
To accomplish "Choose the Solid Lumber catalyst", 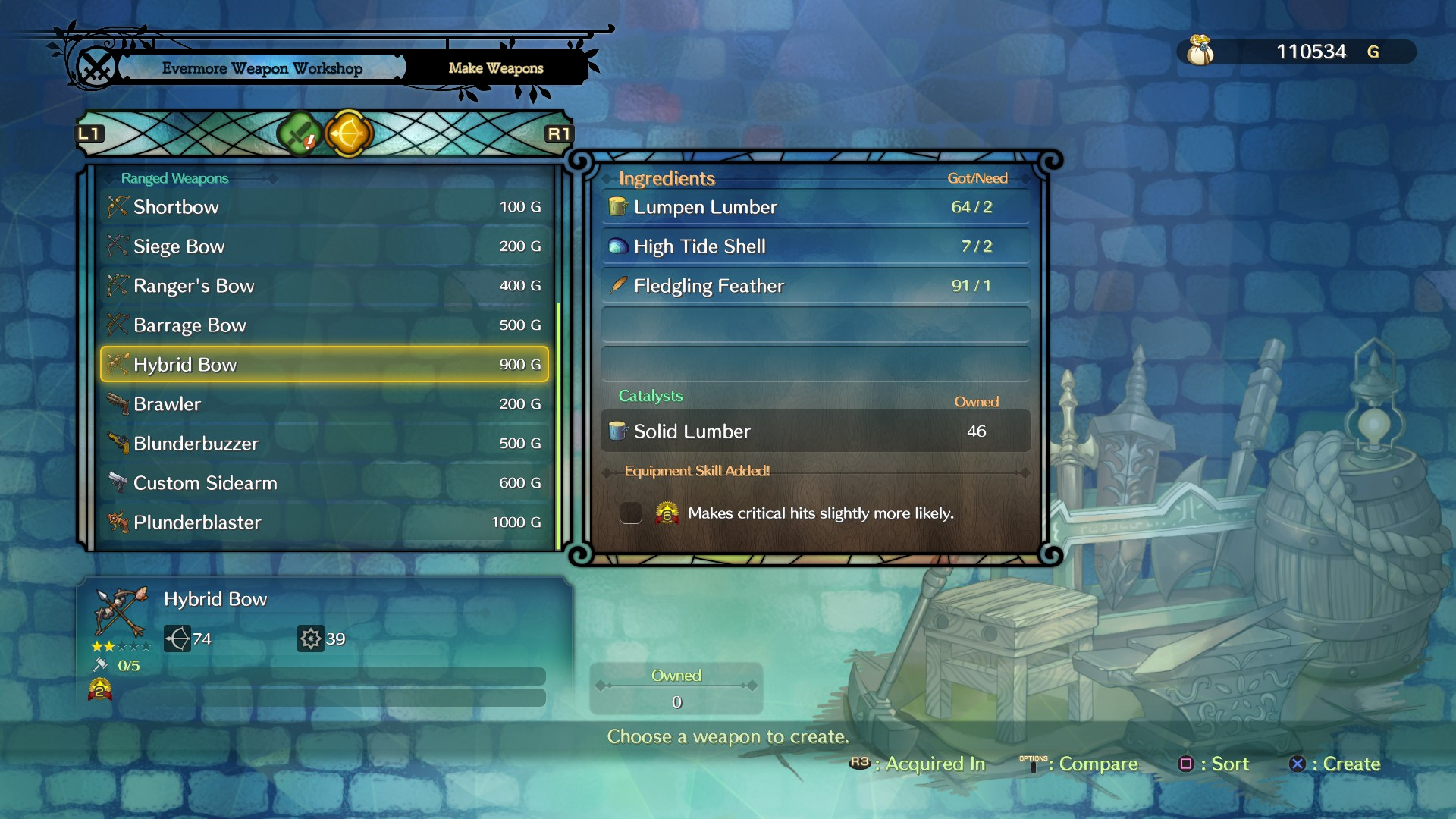I will [815, 431].
